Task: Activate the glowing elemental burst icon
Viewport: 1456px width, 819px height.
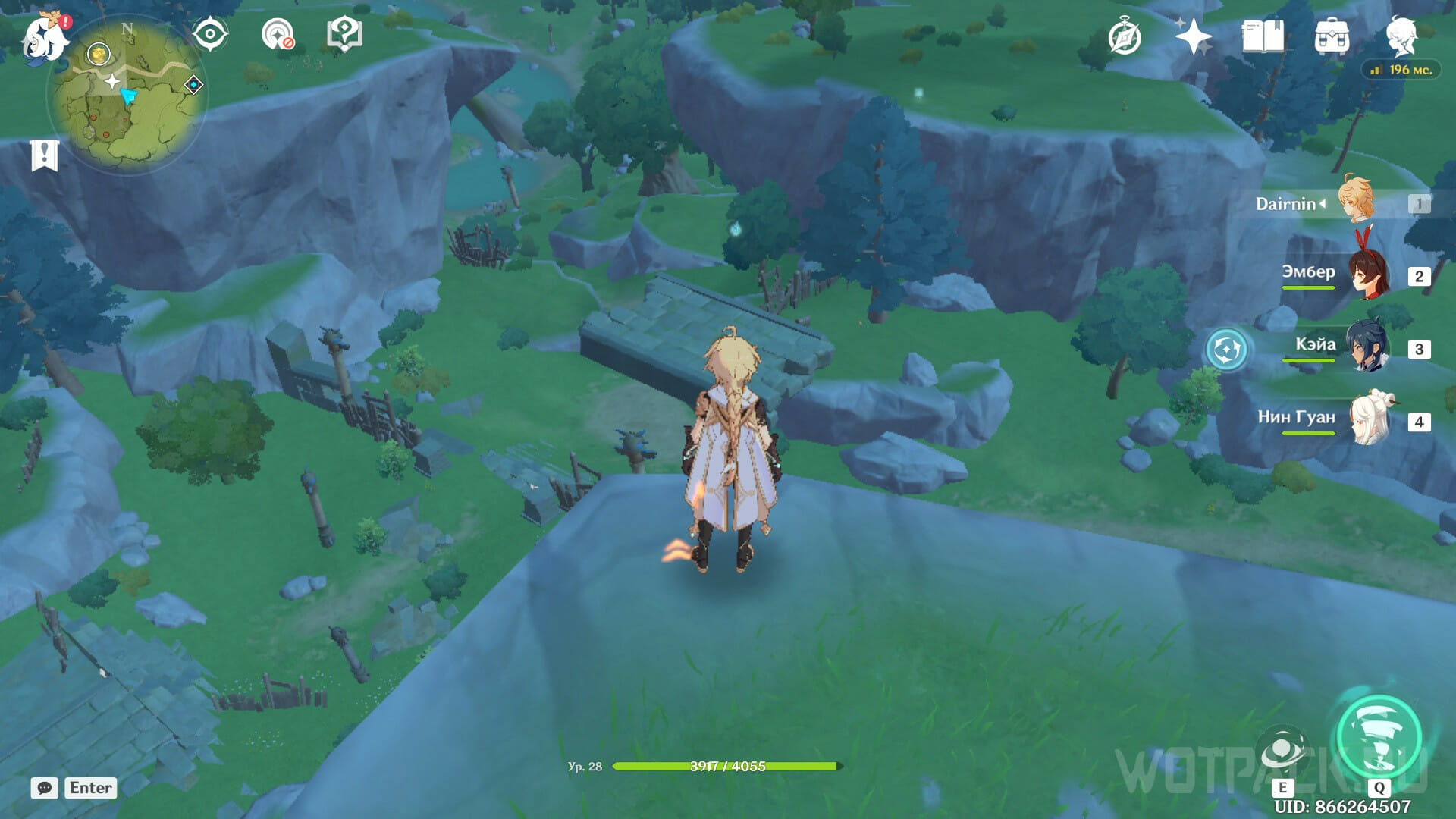Action: (x=1378, y=737)
